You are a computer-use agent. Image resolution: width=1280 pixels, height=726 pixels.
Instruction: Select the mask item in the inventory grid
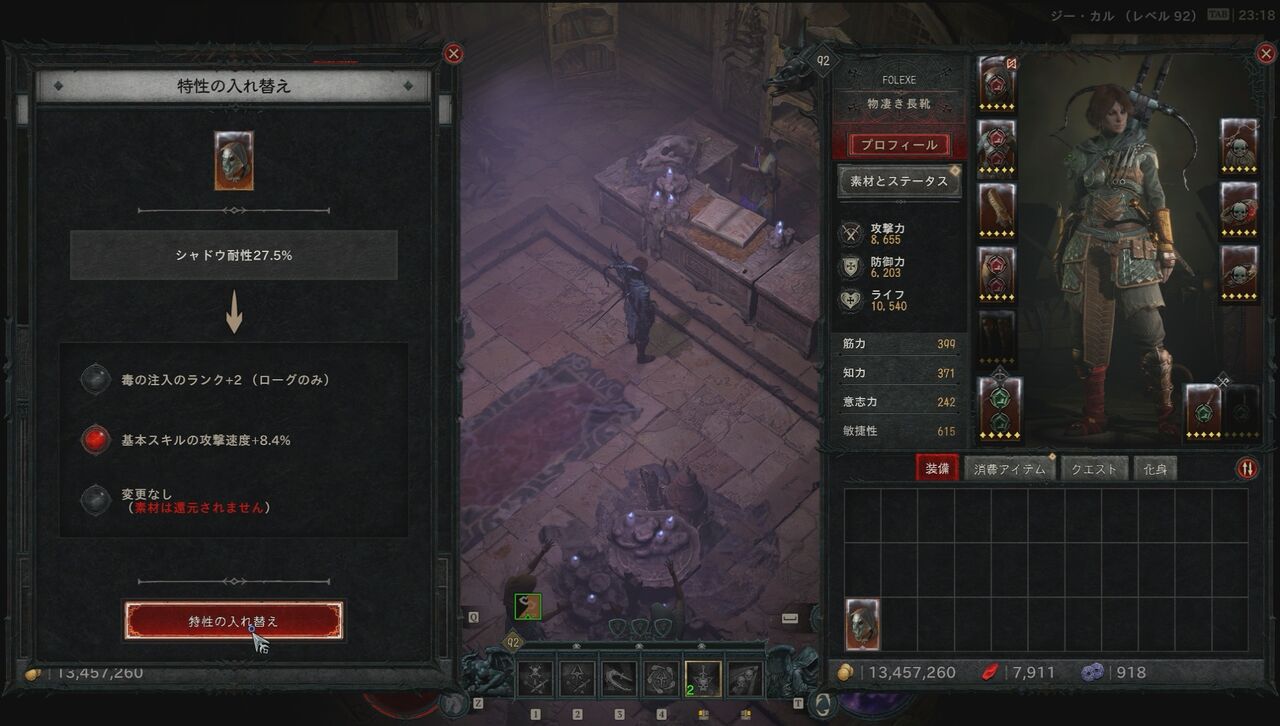[863, 624]
